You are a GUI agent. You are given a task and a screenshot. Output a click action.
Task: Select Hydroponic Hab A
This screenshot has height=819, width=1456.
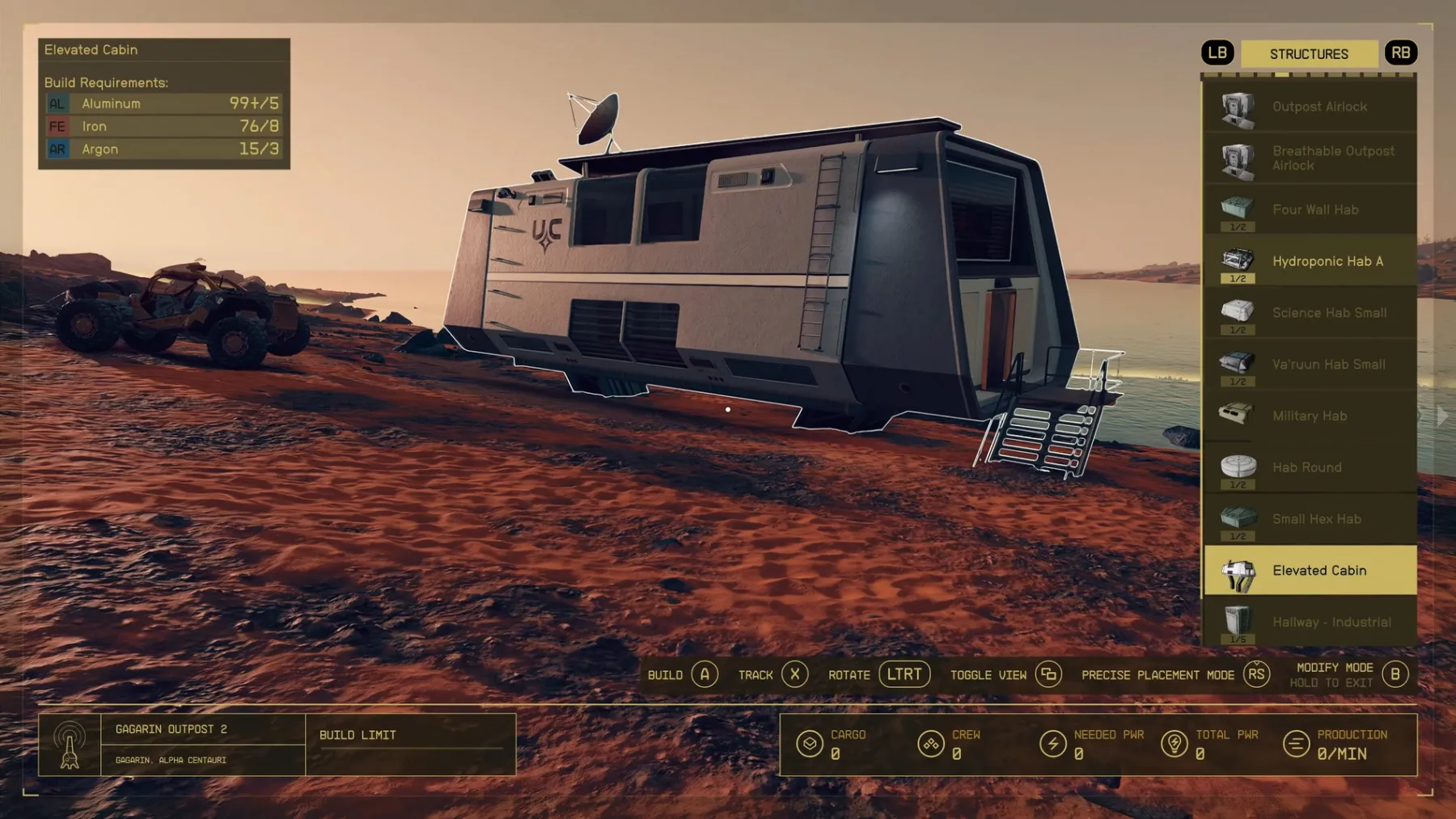pos(1310,261)
